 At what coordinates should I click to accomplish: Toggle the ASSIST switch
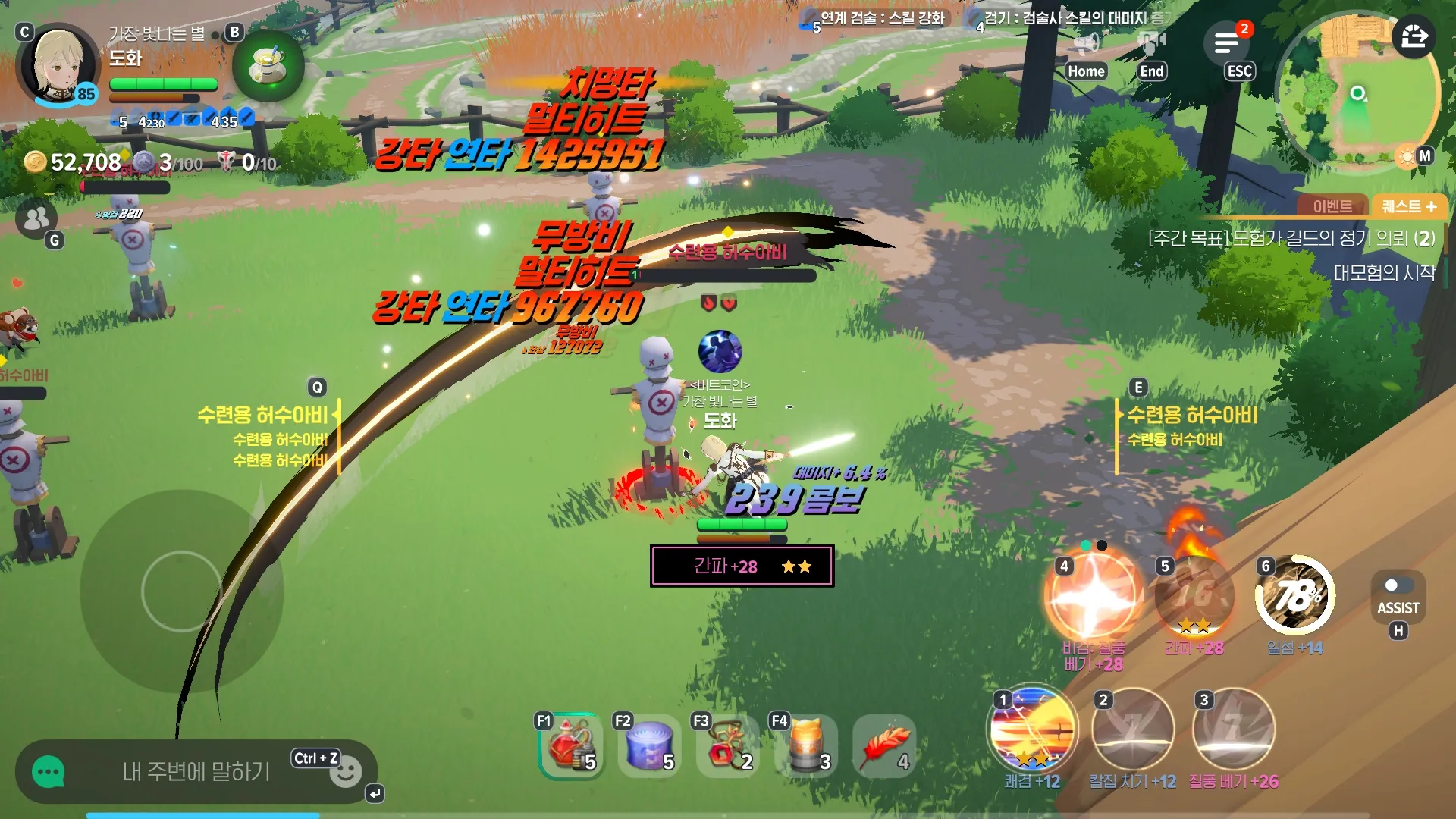1398,586
